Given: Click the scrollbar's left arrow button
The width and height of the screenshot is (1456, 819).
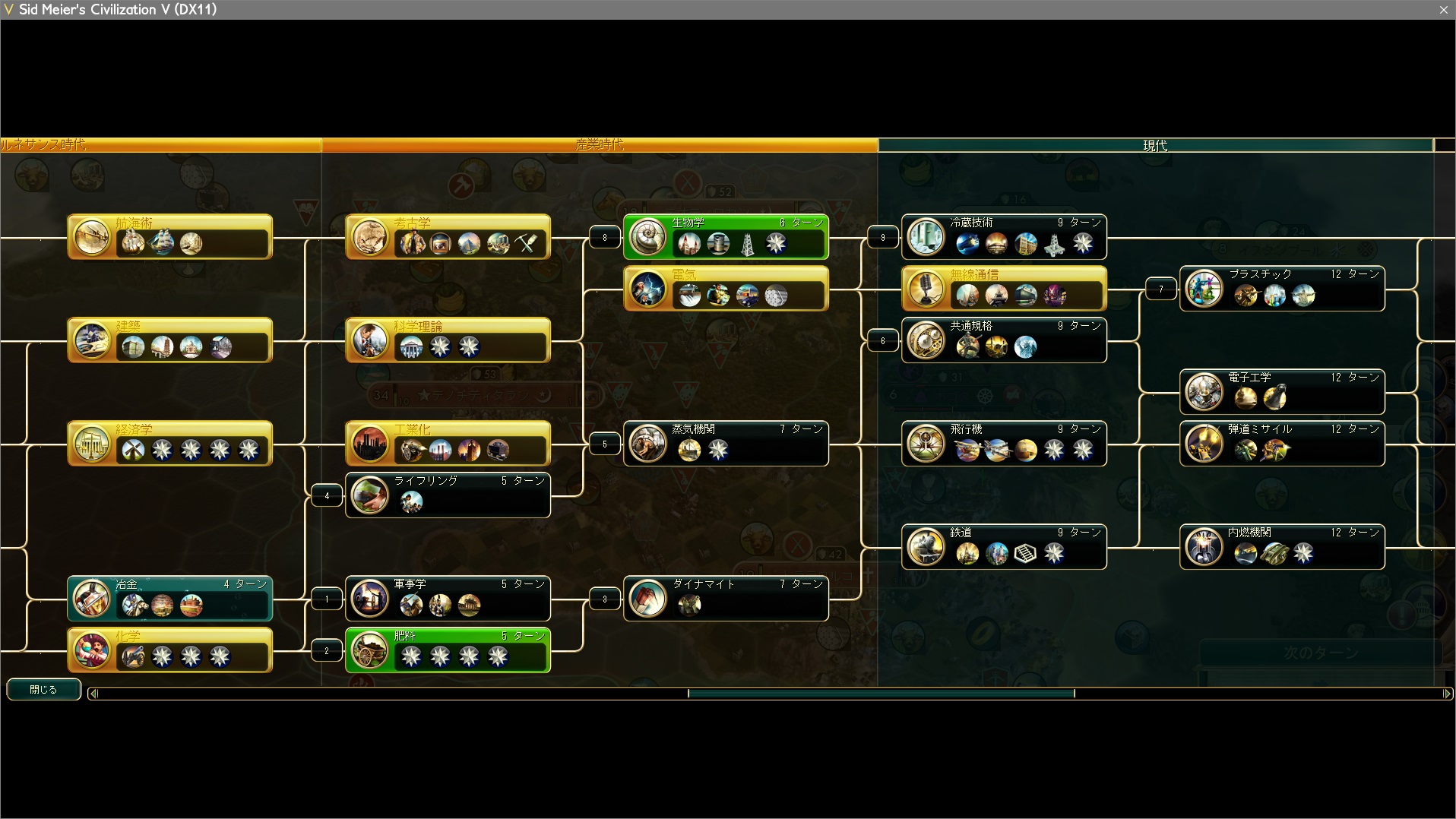Looking at the screenshot, I should pyautogui.click(x=93, y=693).
